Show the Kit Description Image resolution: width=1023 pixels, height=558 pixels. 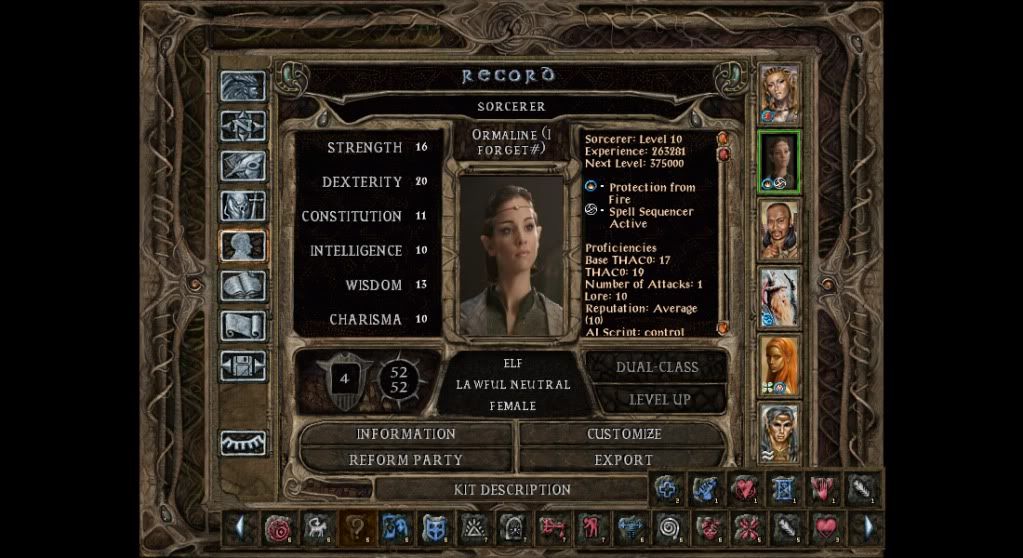(512, 490)
